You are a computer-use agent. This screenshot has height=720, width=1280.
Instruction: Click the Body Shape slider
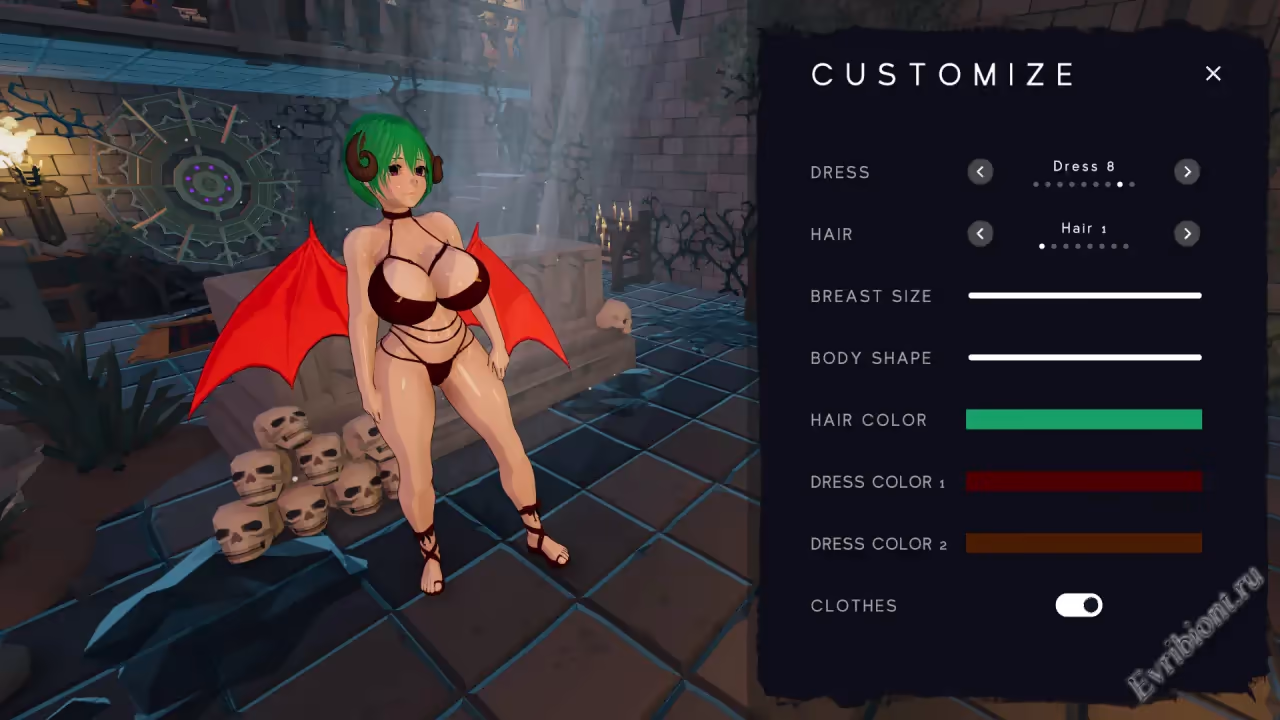tap(1084, 357)
